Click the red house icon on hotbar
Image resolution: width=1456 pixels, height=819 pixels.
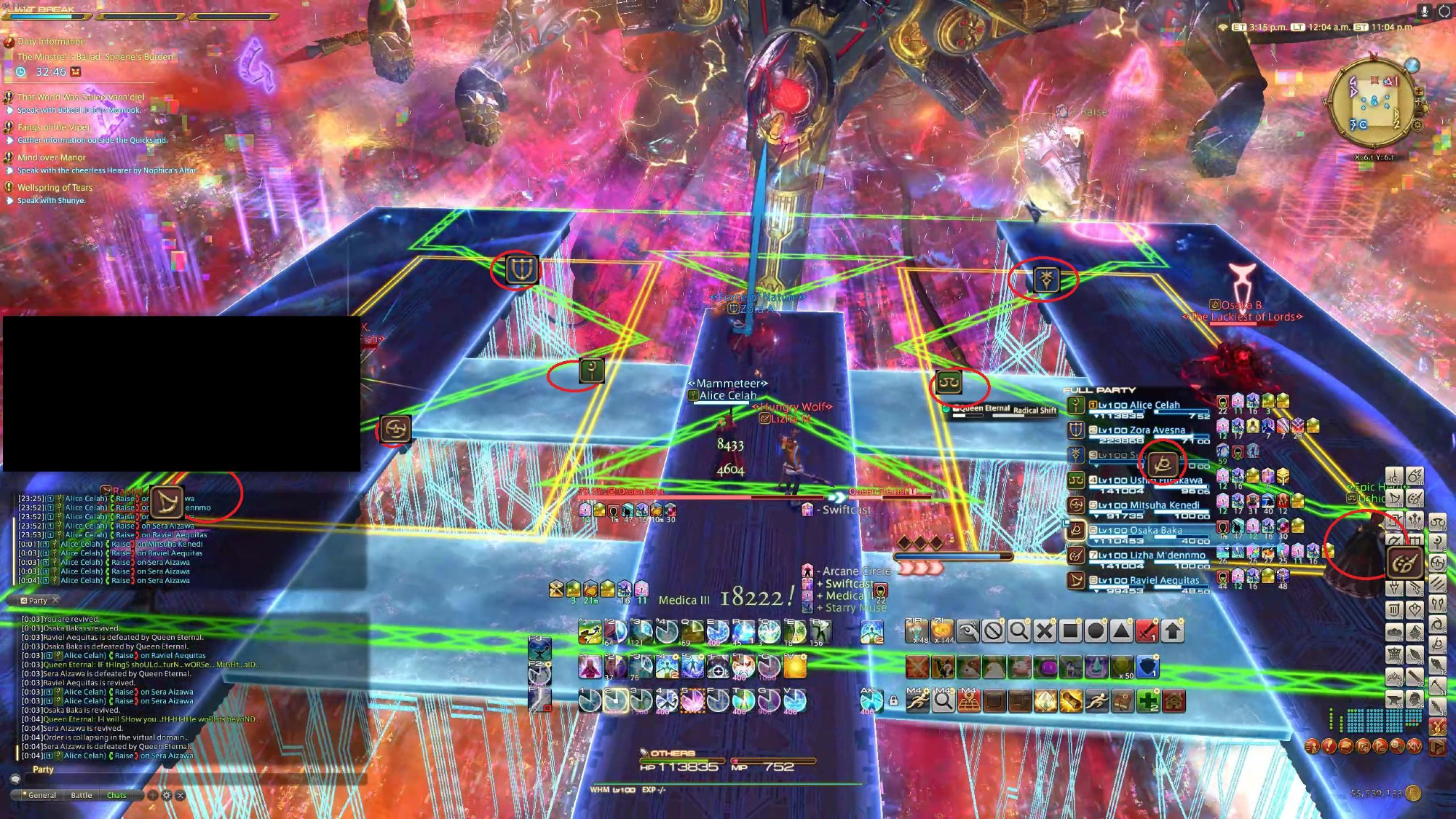1174,701
